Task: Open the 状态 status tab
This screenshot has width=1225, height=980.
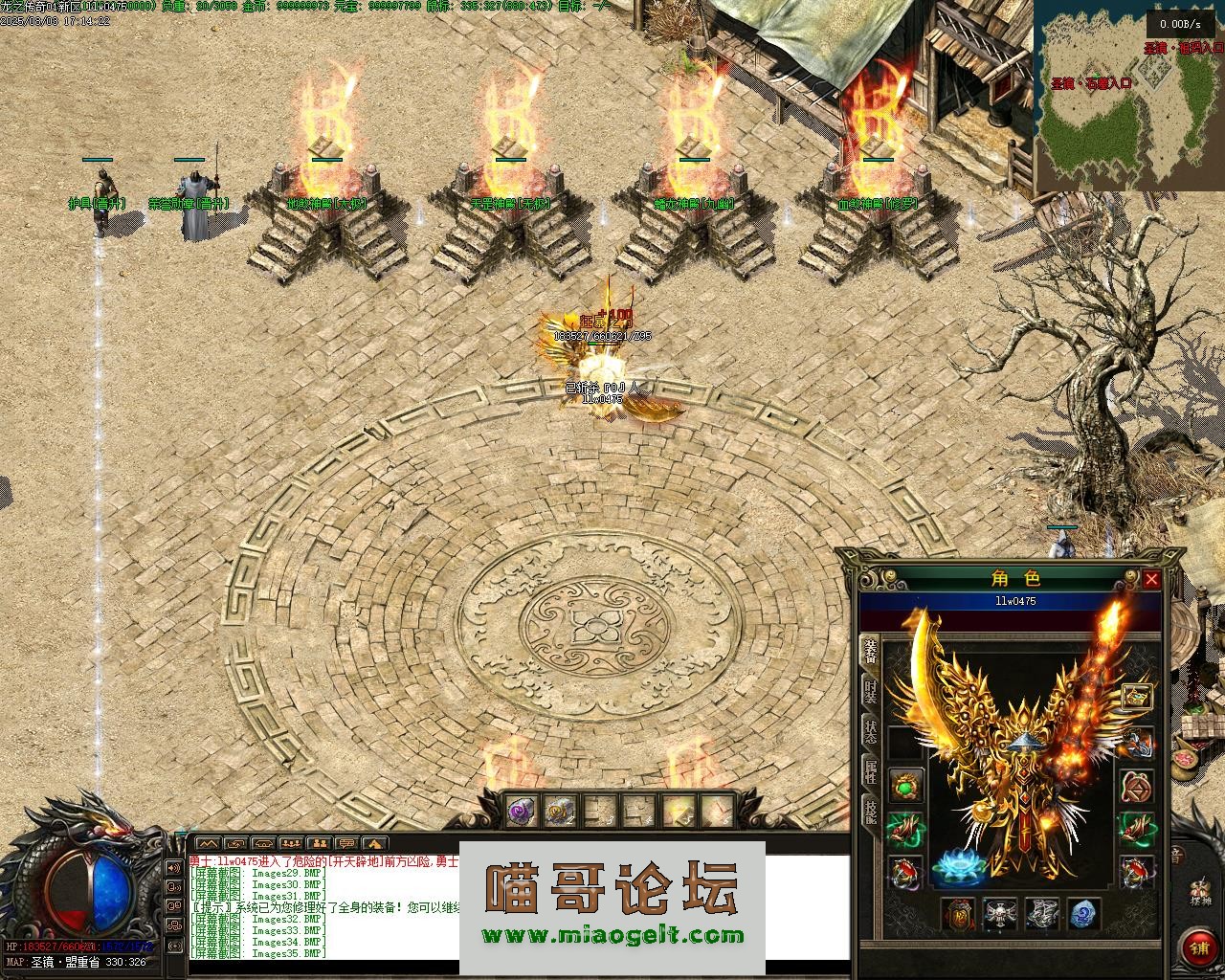Action: tap(870, 732)
